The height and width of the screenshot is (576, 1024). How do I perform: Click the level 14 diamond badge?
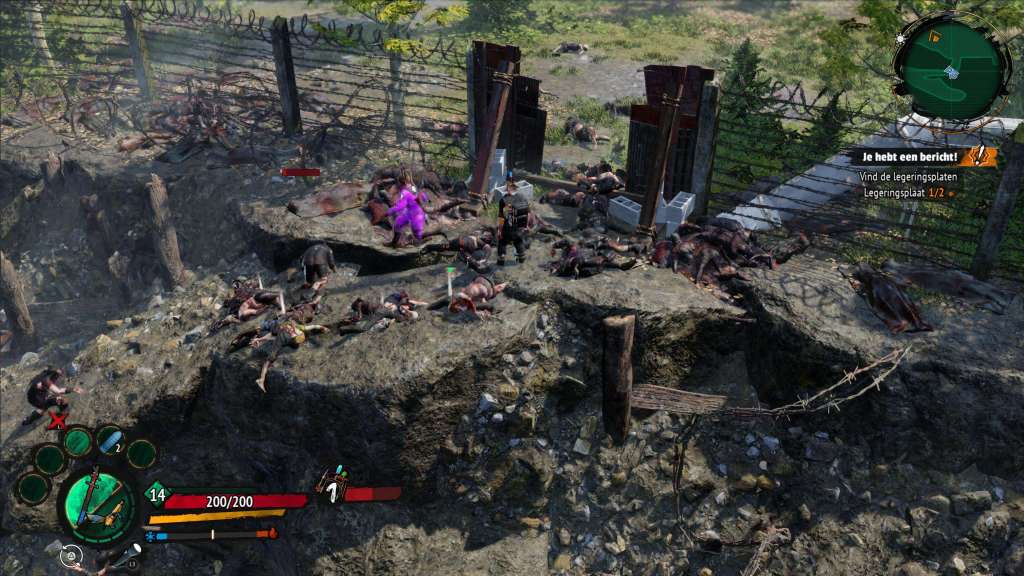[x=155, y=492]
